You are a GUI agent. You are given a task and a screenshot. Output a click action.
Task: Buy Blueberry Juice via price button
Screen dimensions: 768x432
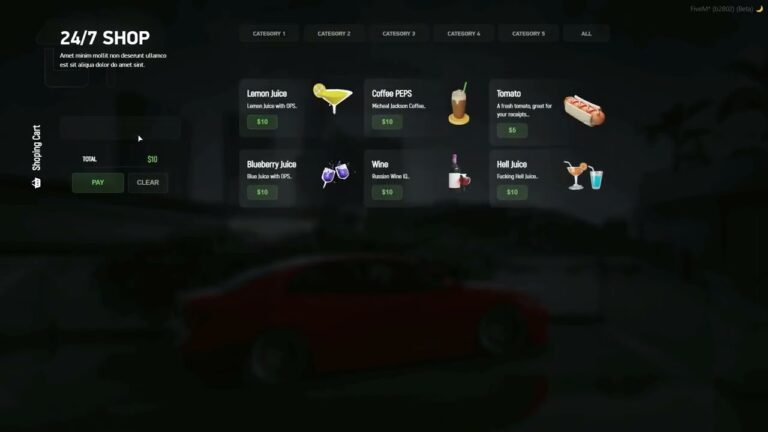tap(262, 192)
